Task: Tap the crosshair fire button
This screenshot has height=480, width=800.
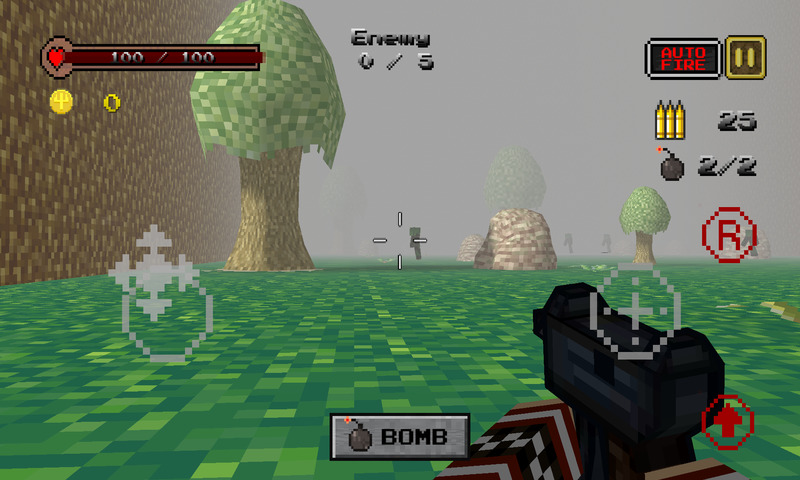Action: [636, 311]
